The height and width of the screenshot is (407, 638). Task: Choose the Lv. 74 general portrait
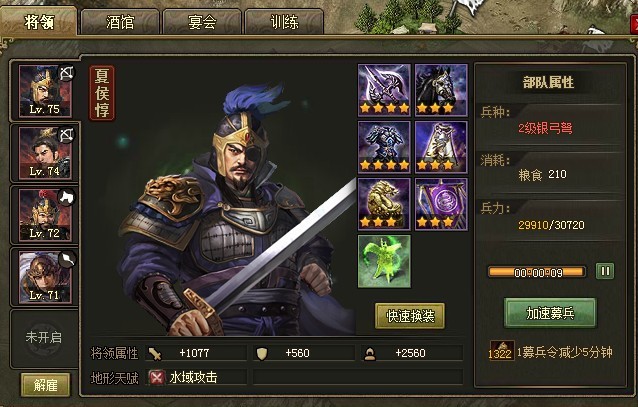42,153
